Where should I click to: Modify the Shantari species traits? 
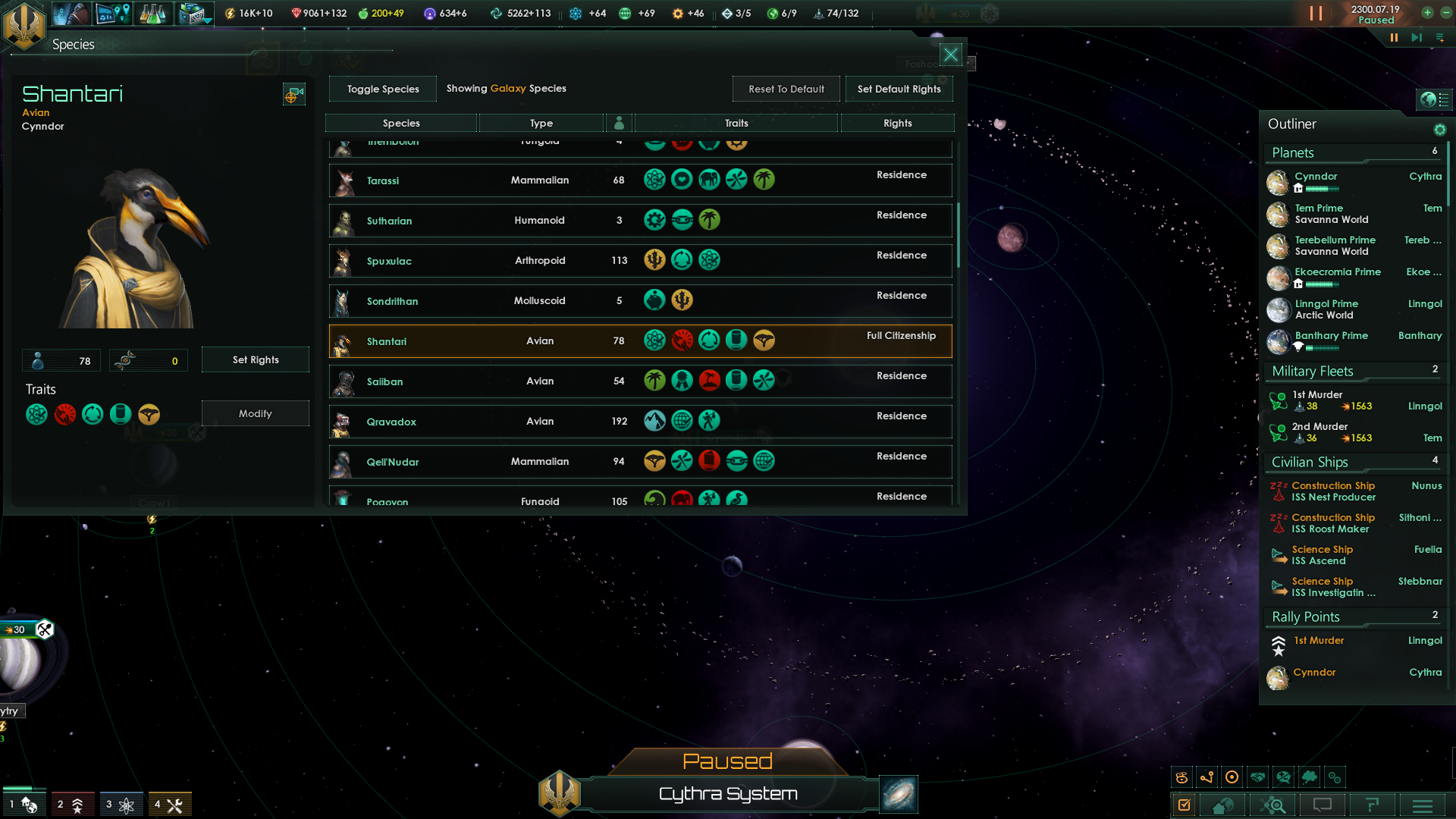(x=255, y=413)
